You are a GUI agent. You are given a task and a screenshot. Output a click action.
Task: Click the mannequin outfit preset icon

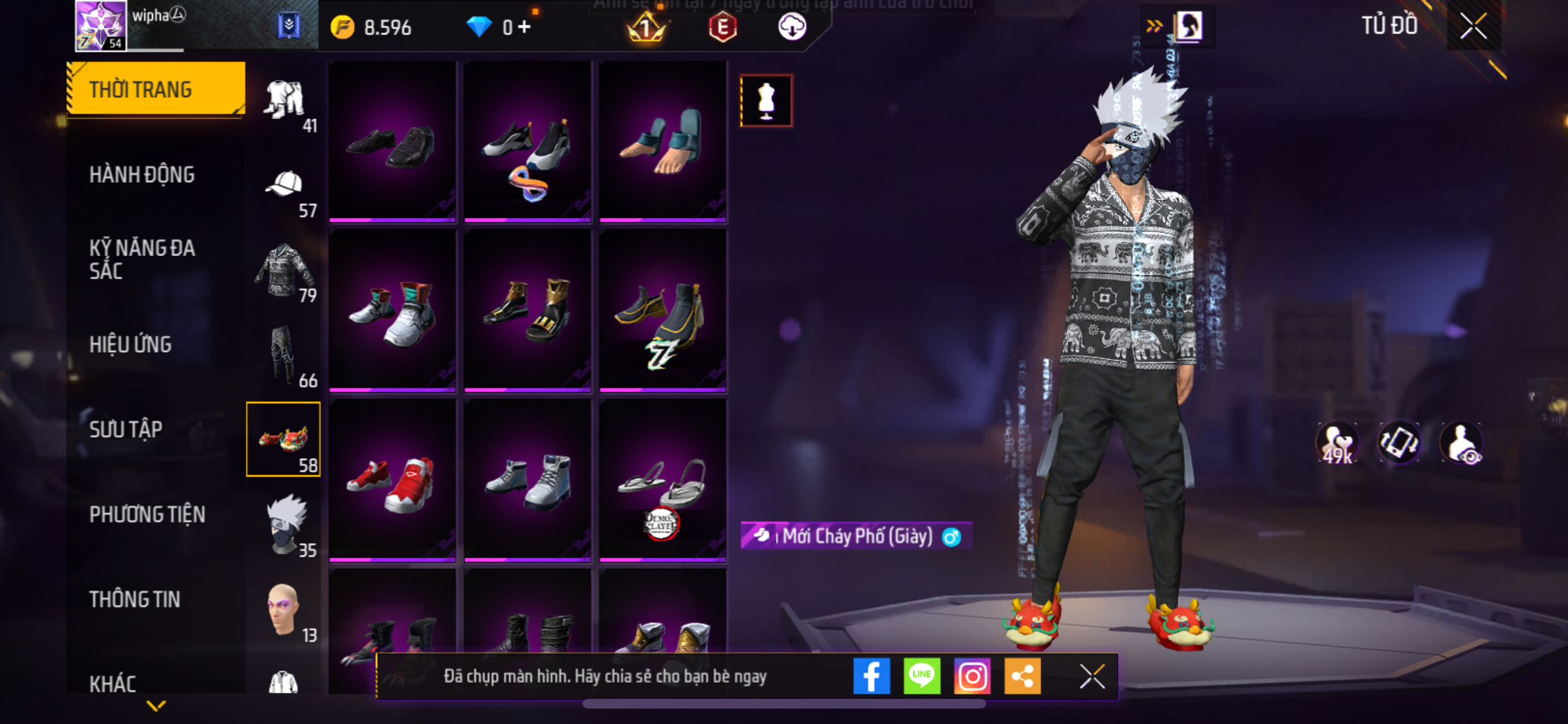click(766, 100)
